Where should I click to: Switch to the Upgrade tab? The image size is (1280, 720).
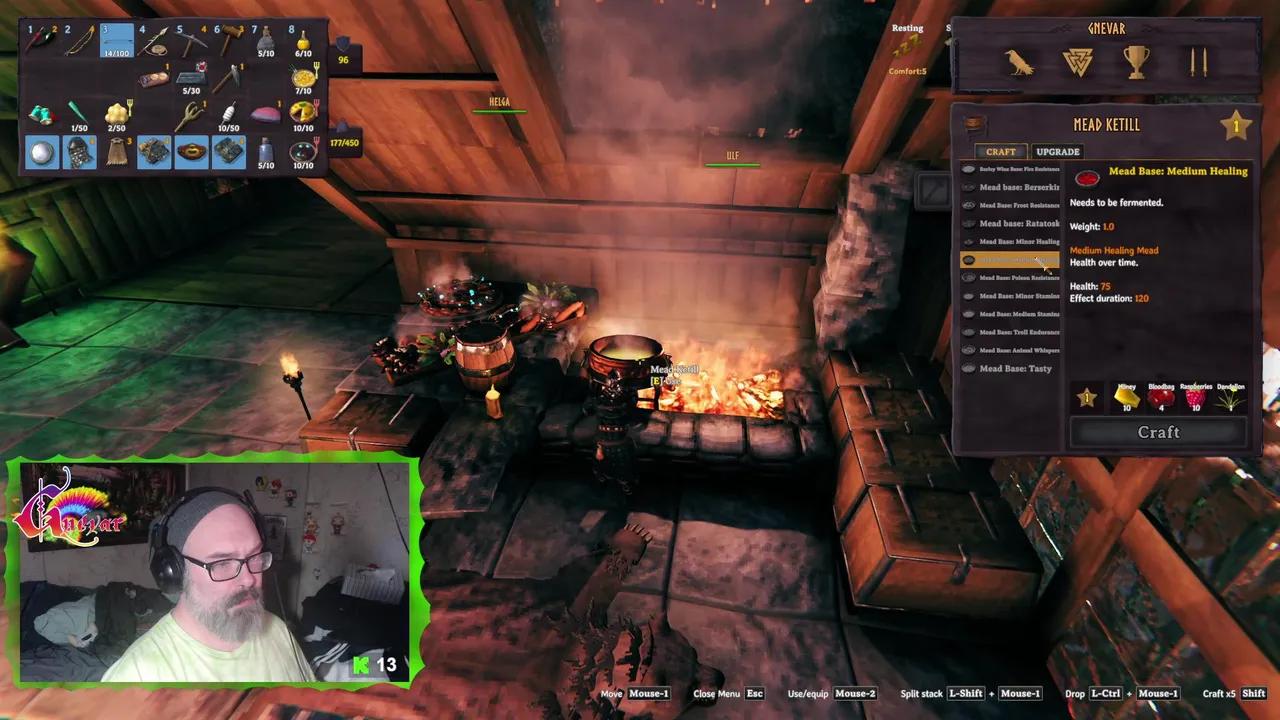1057,151
